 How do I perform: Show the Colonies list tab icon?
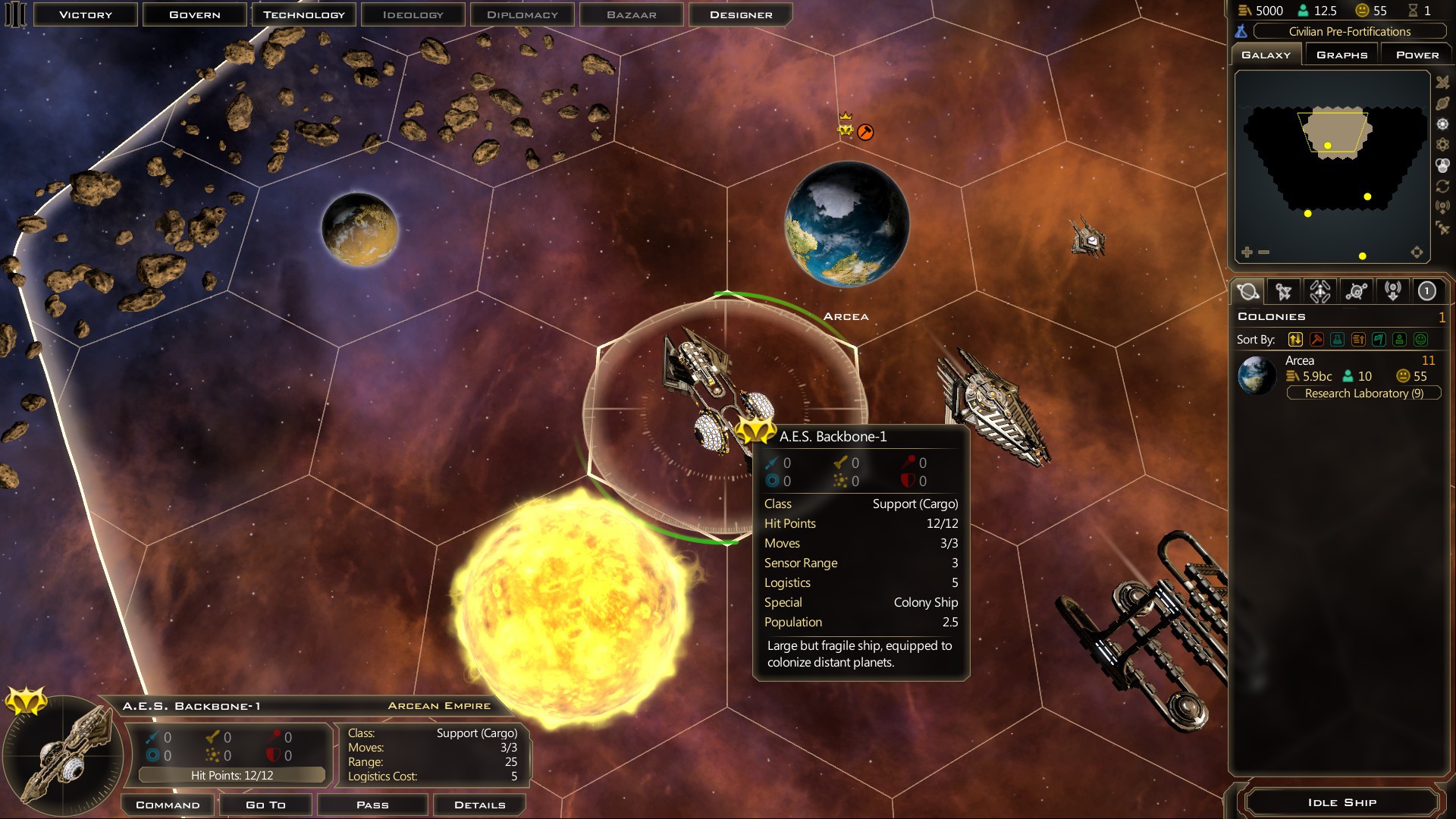[x=1247, y=291]
